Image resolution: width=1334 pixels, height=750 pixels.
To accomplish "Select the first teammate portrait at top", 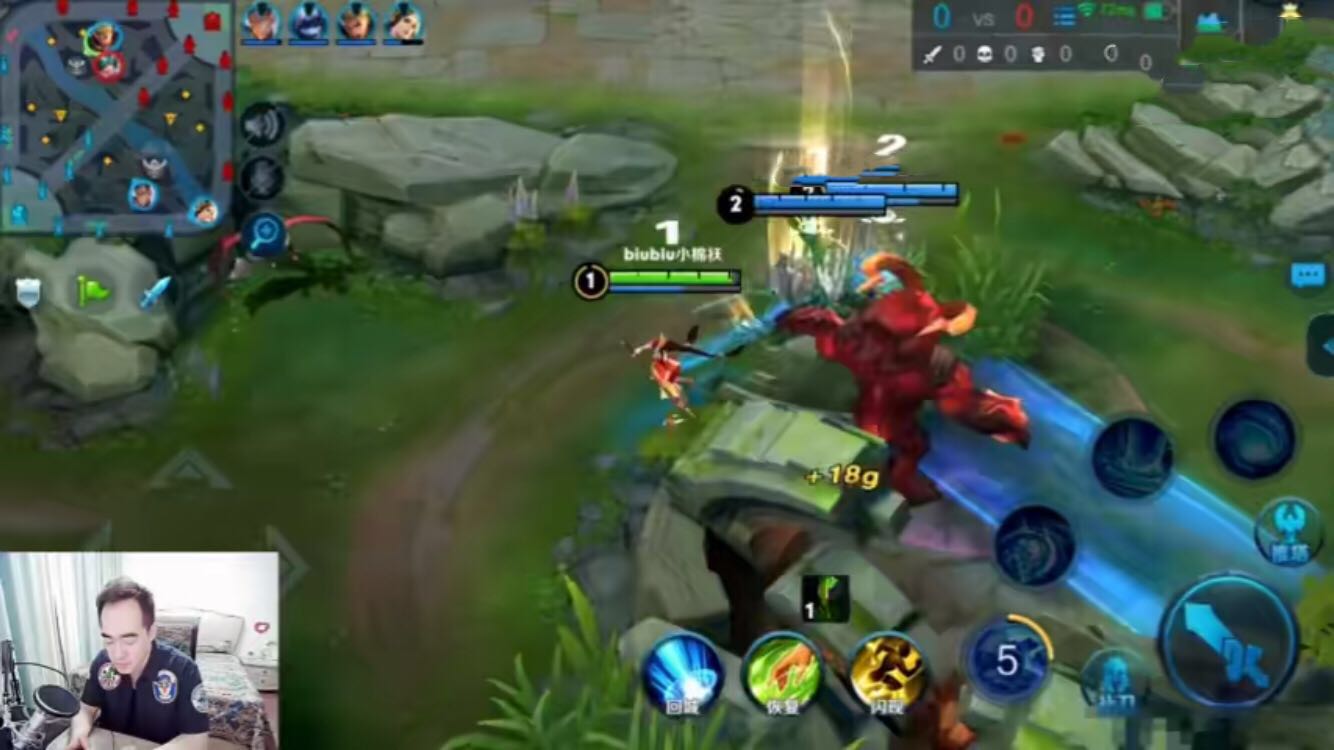I will (261, 22).
